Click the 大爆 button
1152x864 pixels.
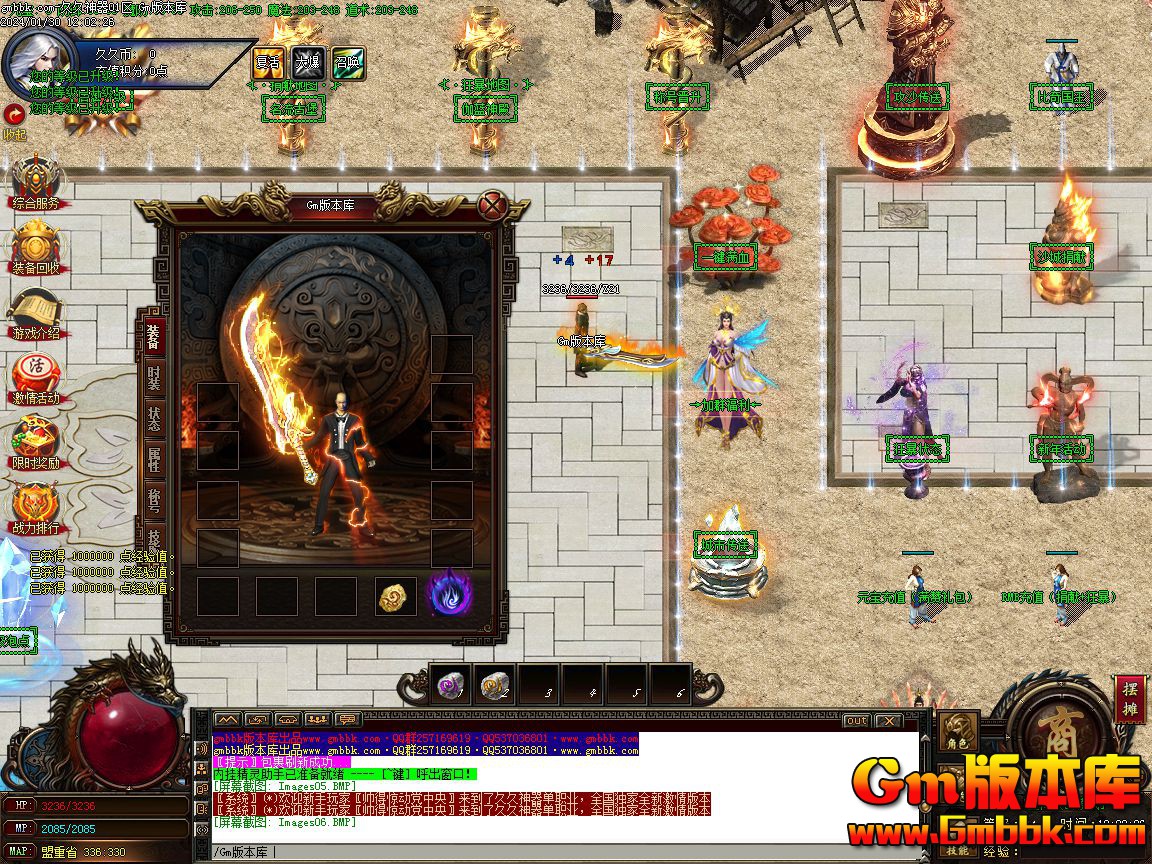click(x=307, y=60)
